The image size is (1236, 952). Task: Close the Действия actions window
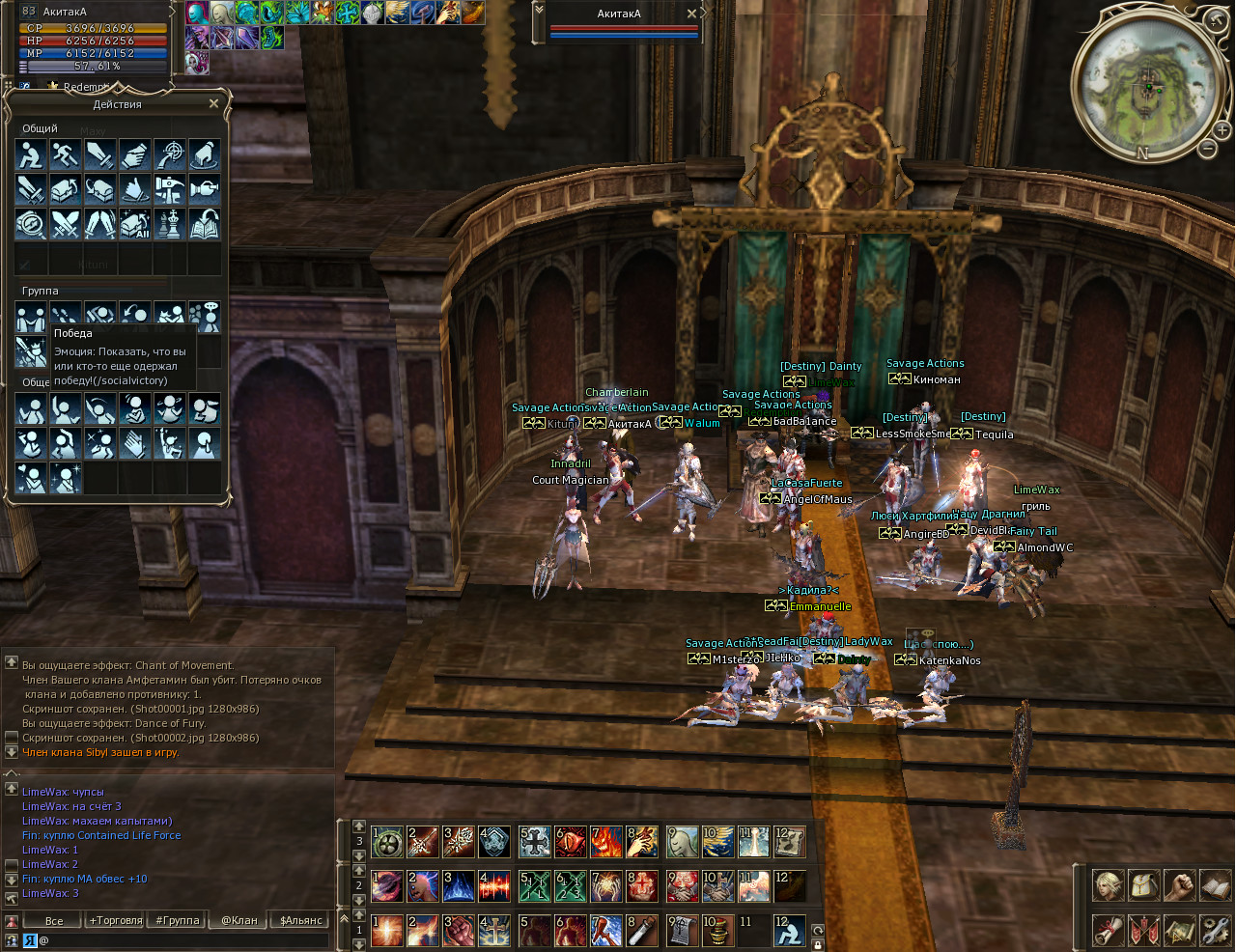214,103
